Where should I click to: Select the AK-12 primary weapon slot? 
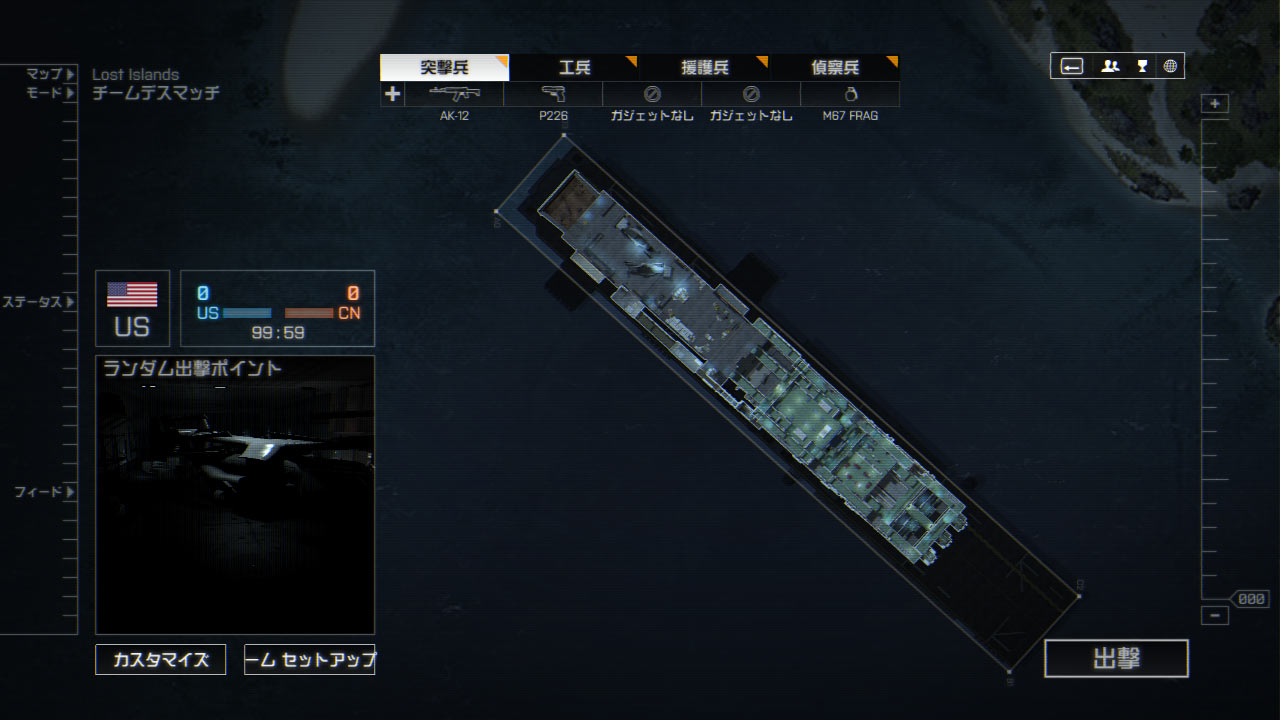454,95
